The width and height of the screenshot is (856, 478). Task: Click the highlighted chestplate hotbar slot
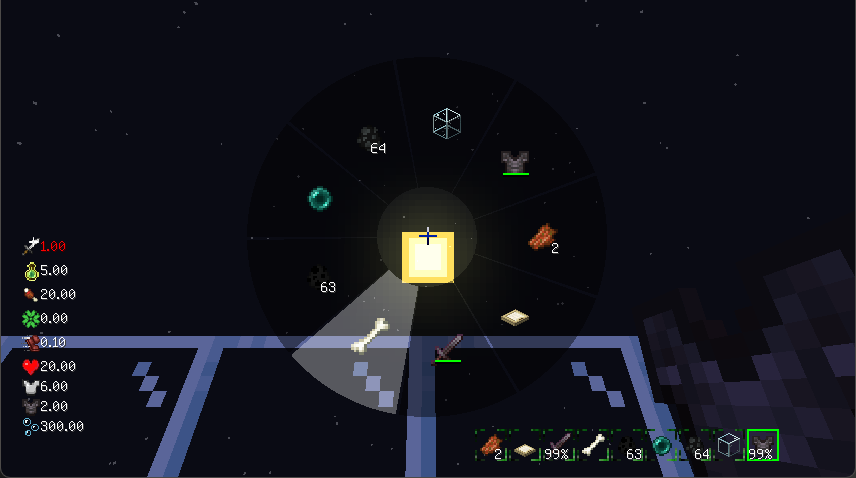pos(763,445)
